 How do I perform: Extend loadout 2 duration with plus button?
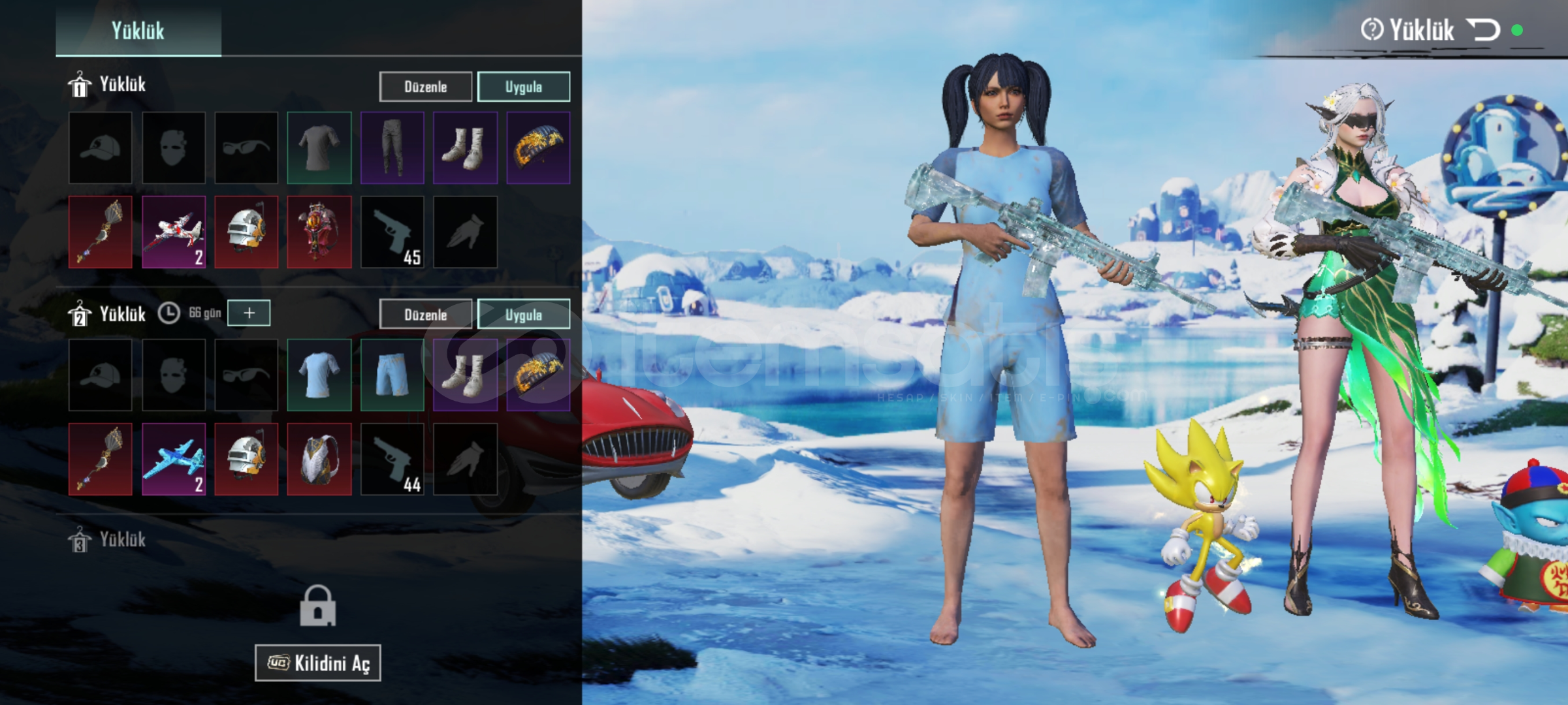(249, 313)
